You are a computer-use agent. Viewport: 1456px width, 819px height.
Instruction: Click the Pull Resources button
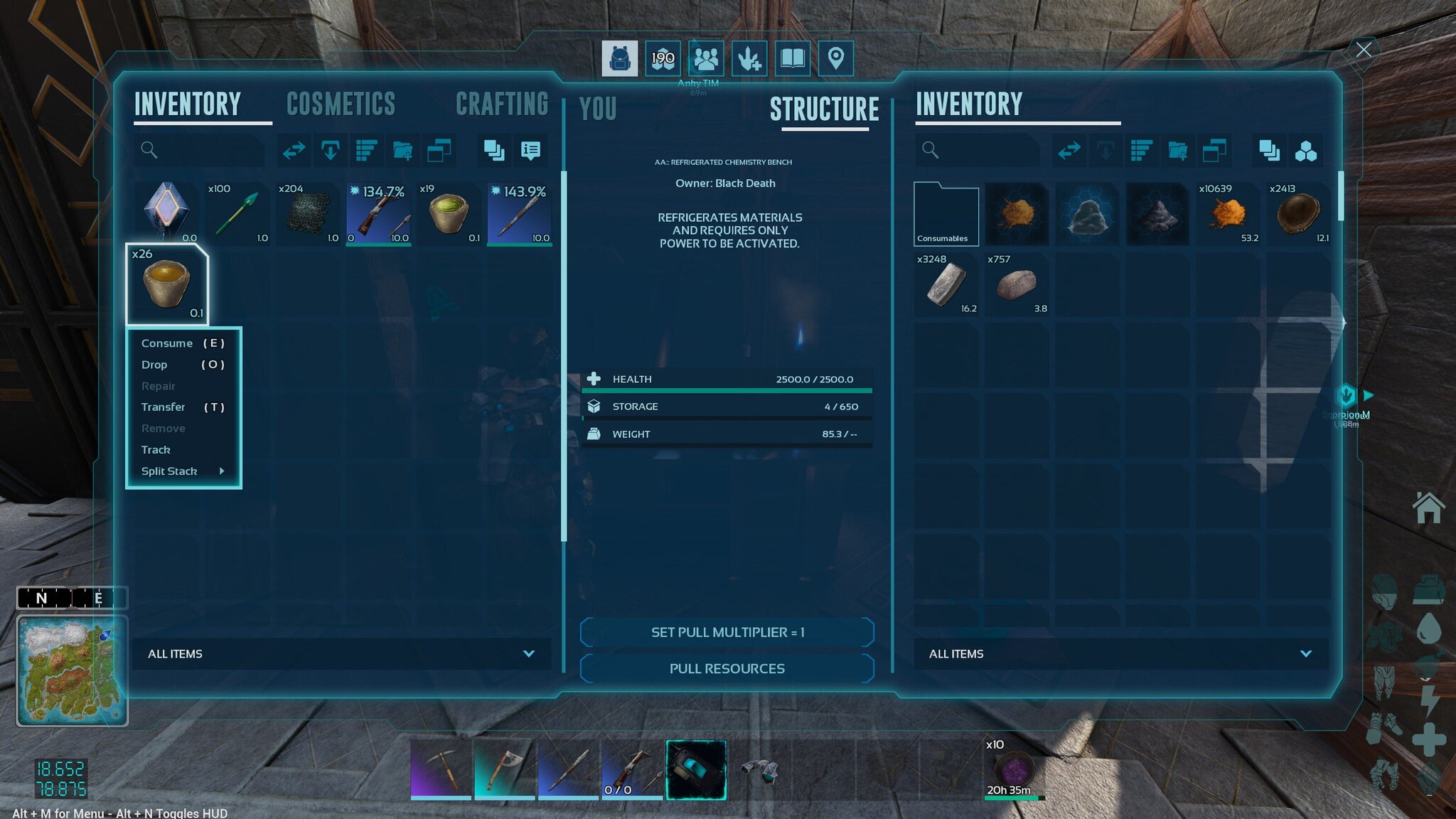coord(727,668)
